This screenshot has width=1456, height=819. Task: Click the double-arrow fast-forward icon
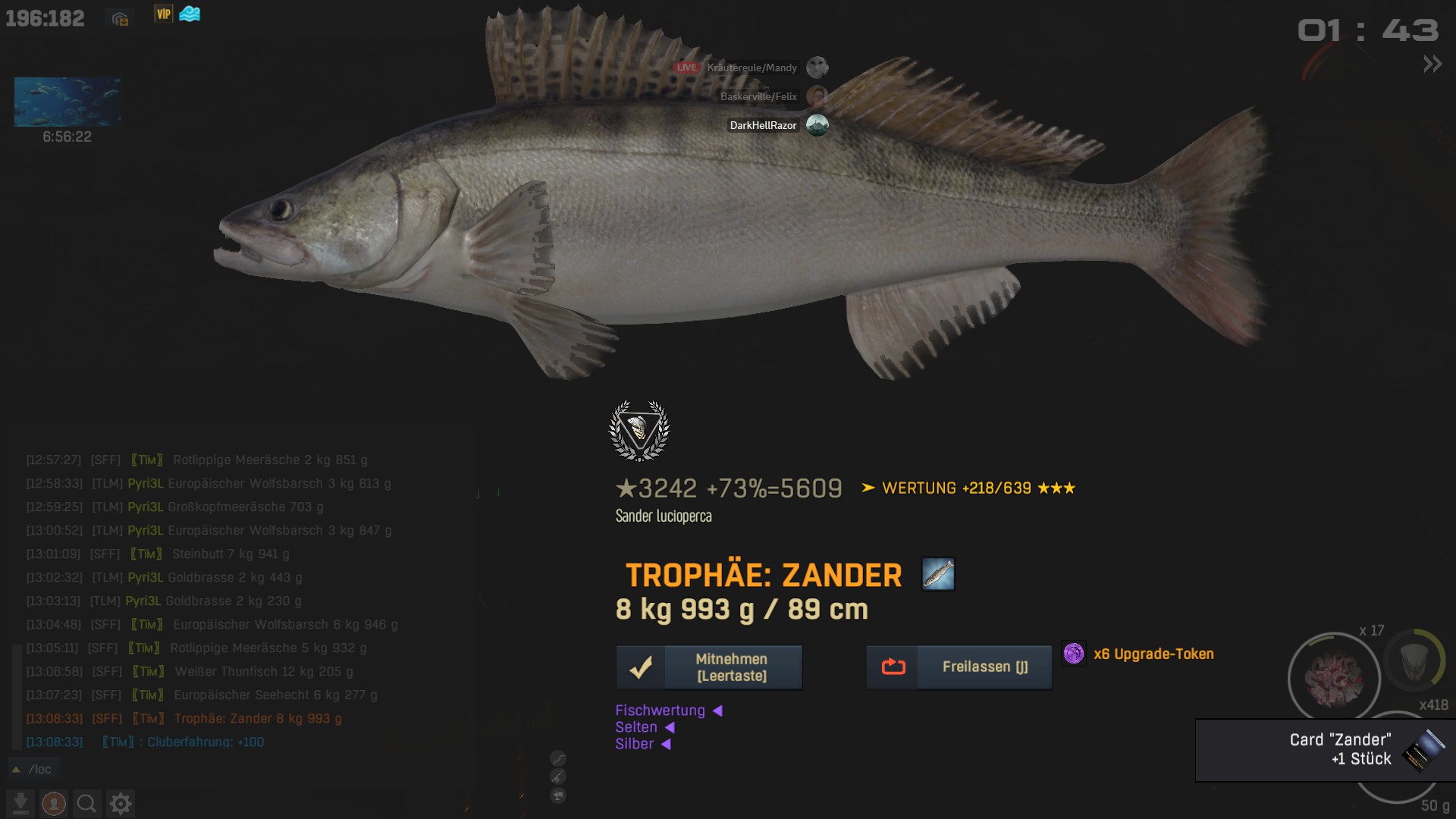[x=1432, y=64]
